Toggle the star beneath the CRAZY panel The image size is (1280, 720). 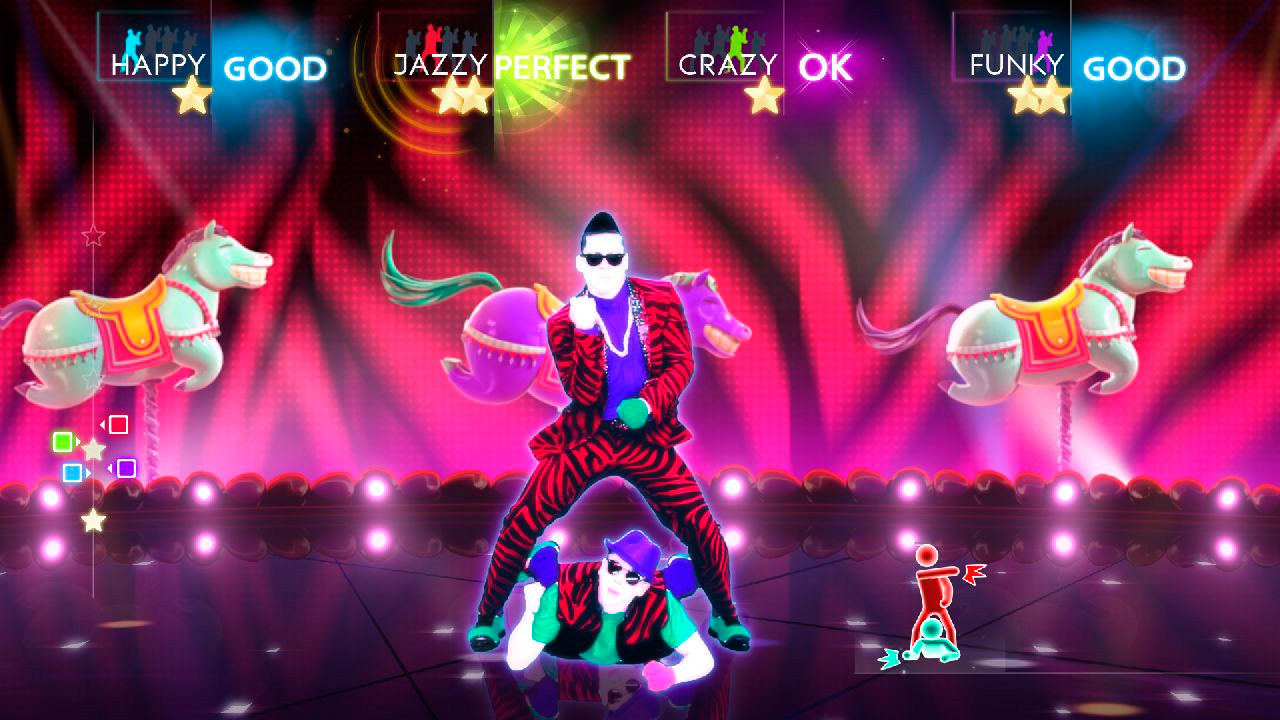click(765, 97)
